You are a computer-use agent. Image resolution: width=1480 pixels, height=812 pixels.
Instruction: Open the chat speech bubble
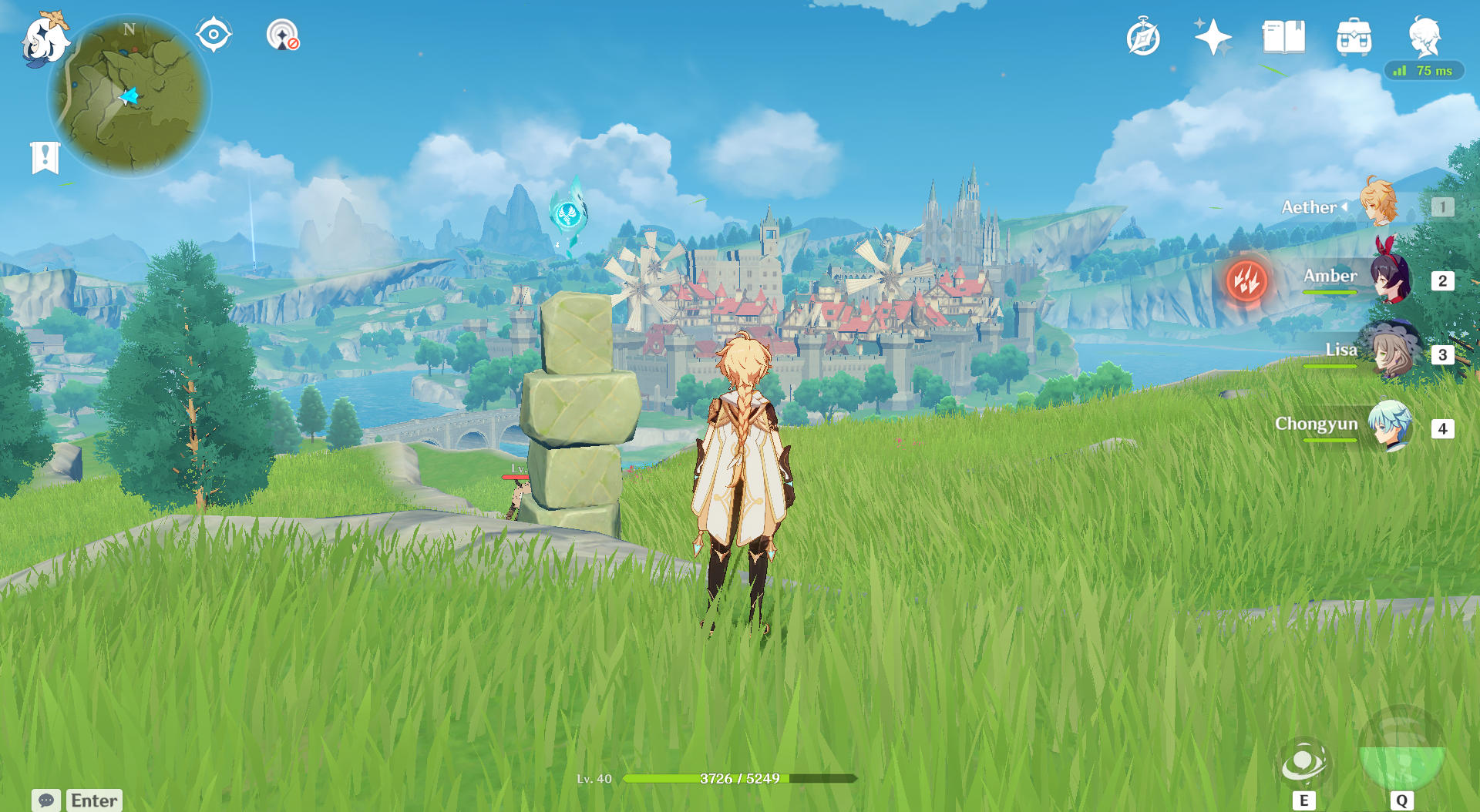[46, 800]
